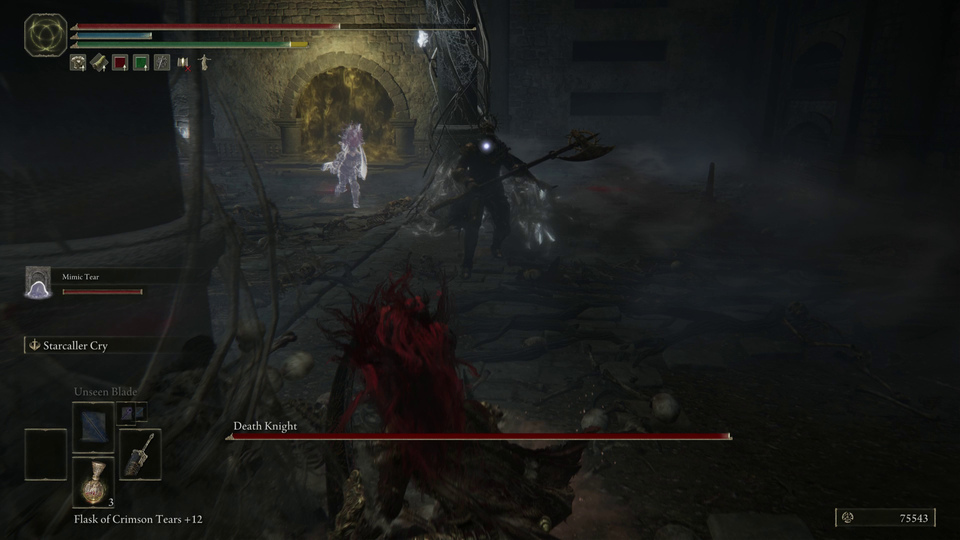
Task: Select the Flask of Crimson Tears slot
Action: click(x=93, y=482)
